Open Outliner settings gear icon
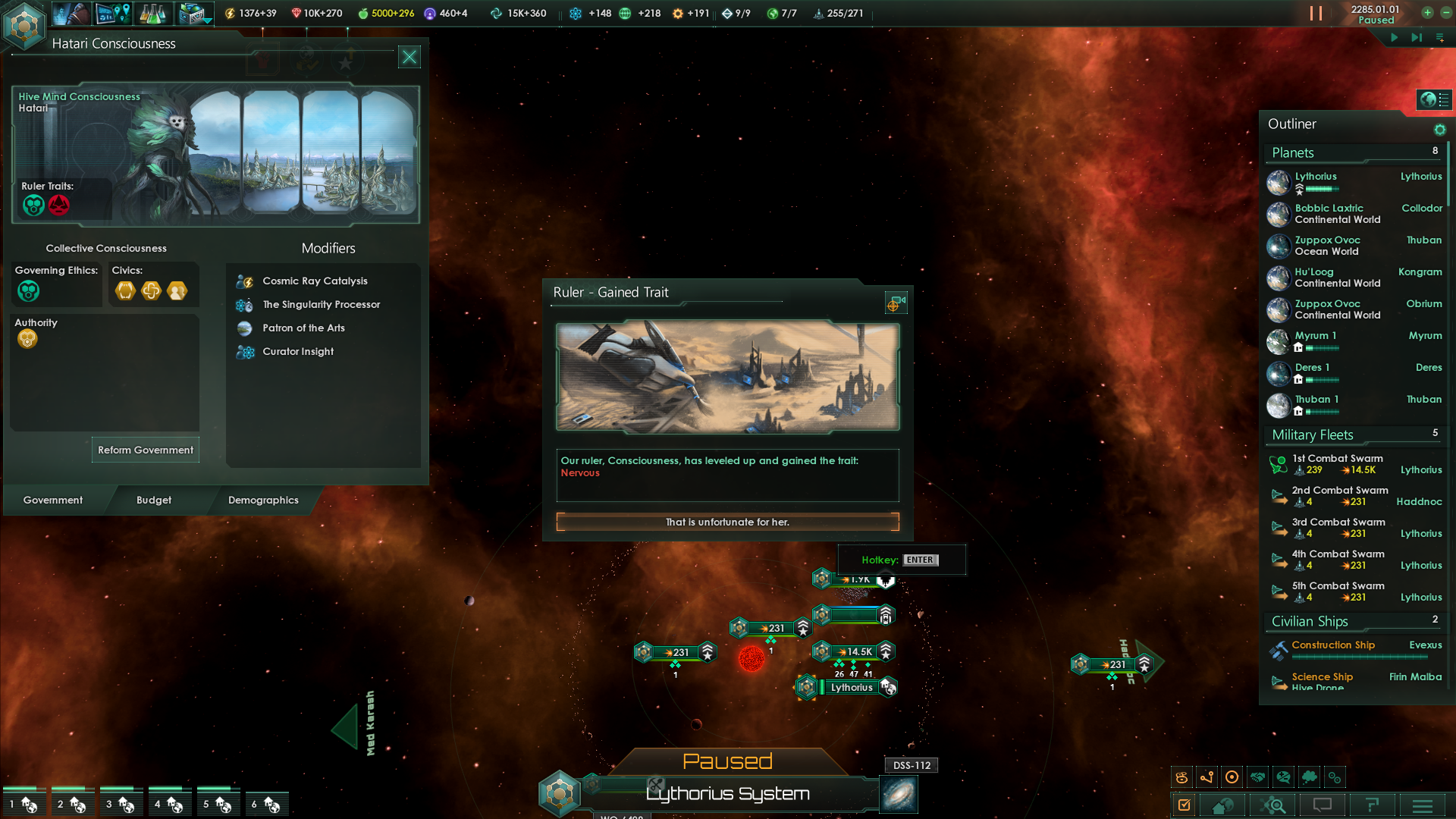Viewport: 1456px width, 819px height. click(1439, 130)
